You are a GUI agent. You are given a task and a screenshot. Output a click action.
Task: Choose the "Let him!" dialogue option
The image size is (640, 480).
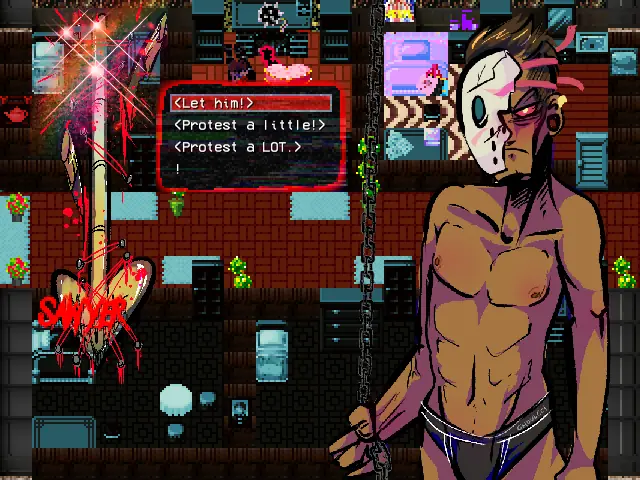(x=214, y=103)
